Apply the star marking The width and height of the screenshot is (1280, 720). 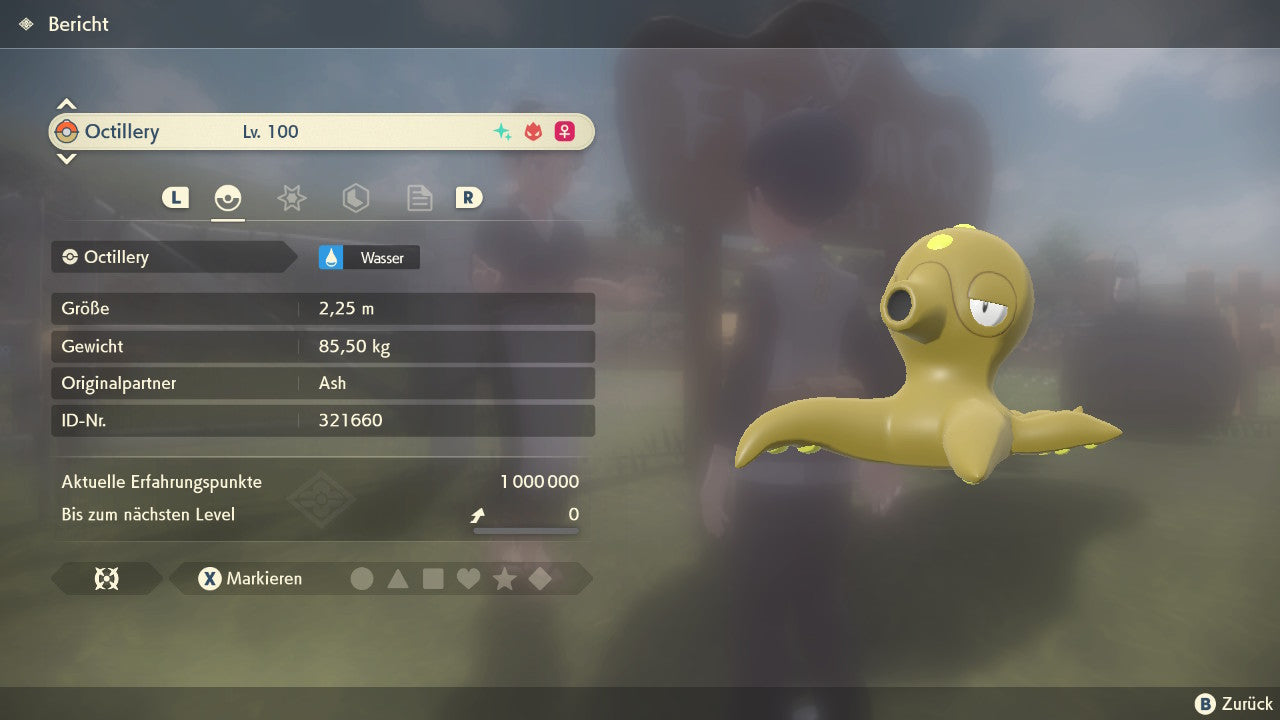click(504, 579)
